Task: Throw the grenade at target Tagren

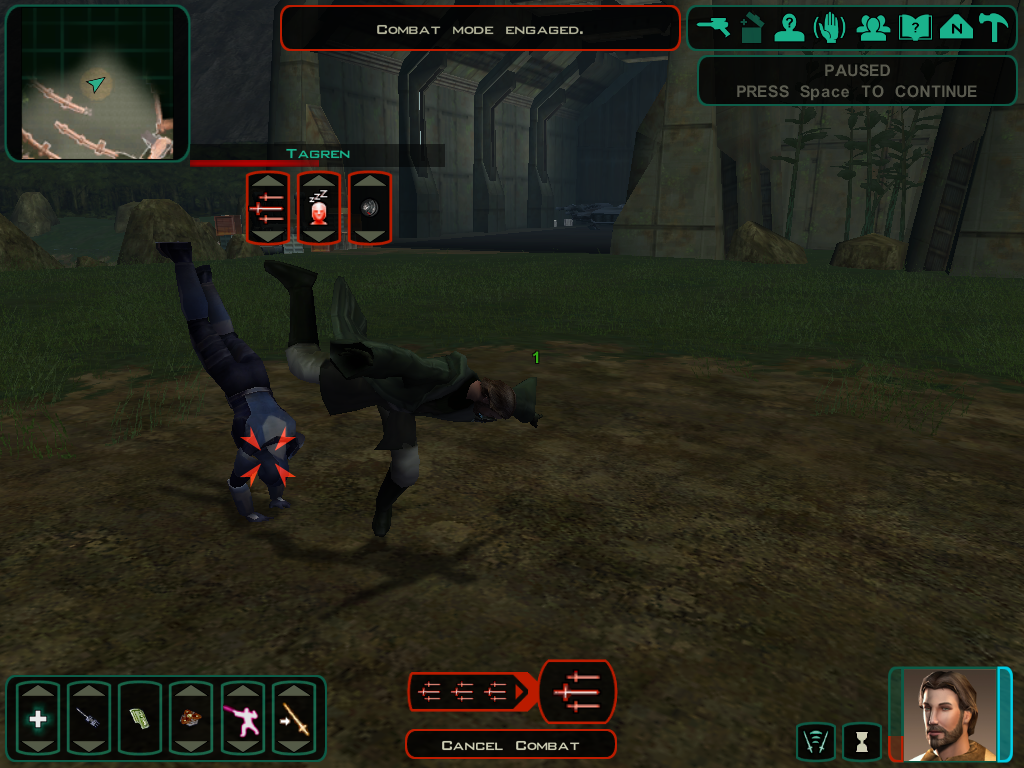Action: click(370, 208)
